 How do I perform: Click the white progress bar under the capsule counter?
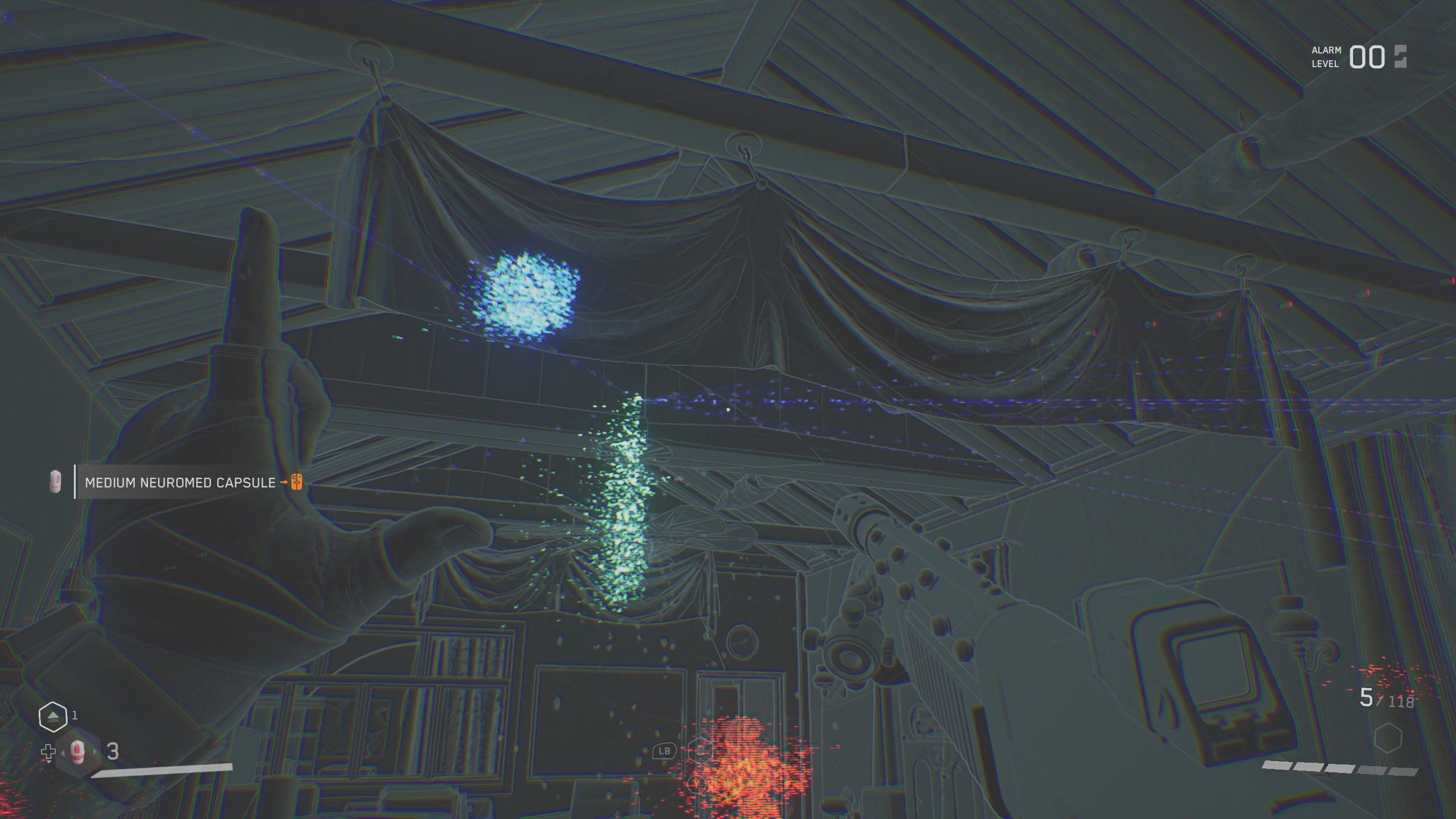(165, 770)
